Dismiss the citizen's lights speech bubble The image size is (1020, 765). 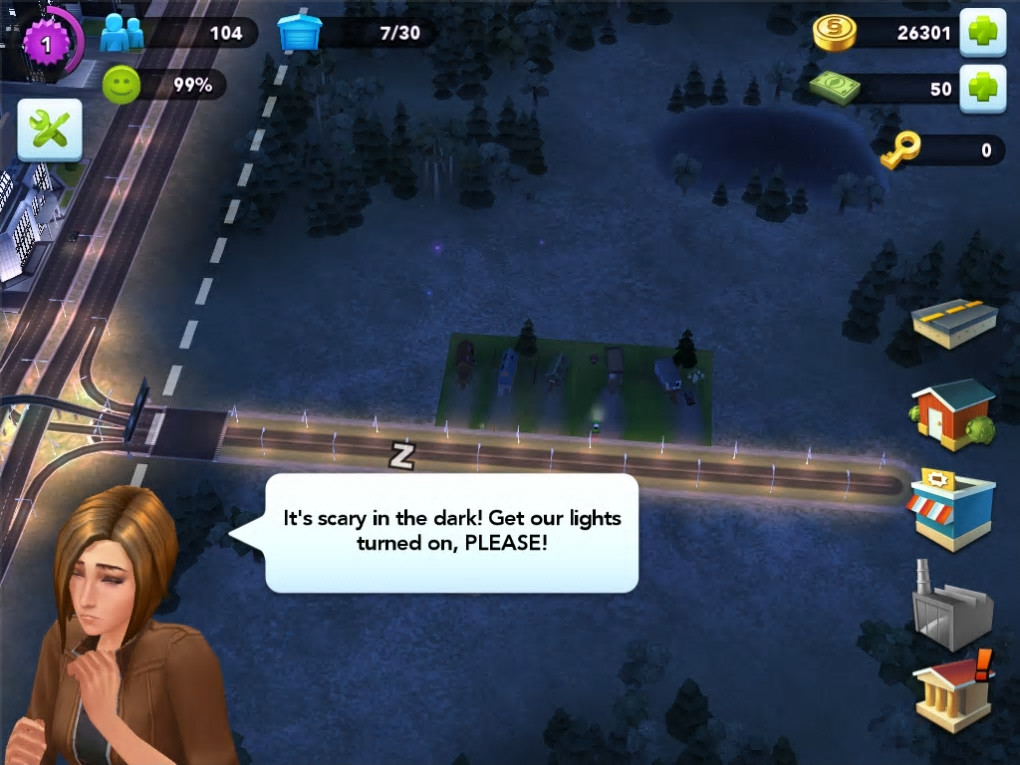[451, 532]
